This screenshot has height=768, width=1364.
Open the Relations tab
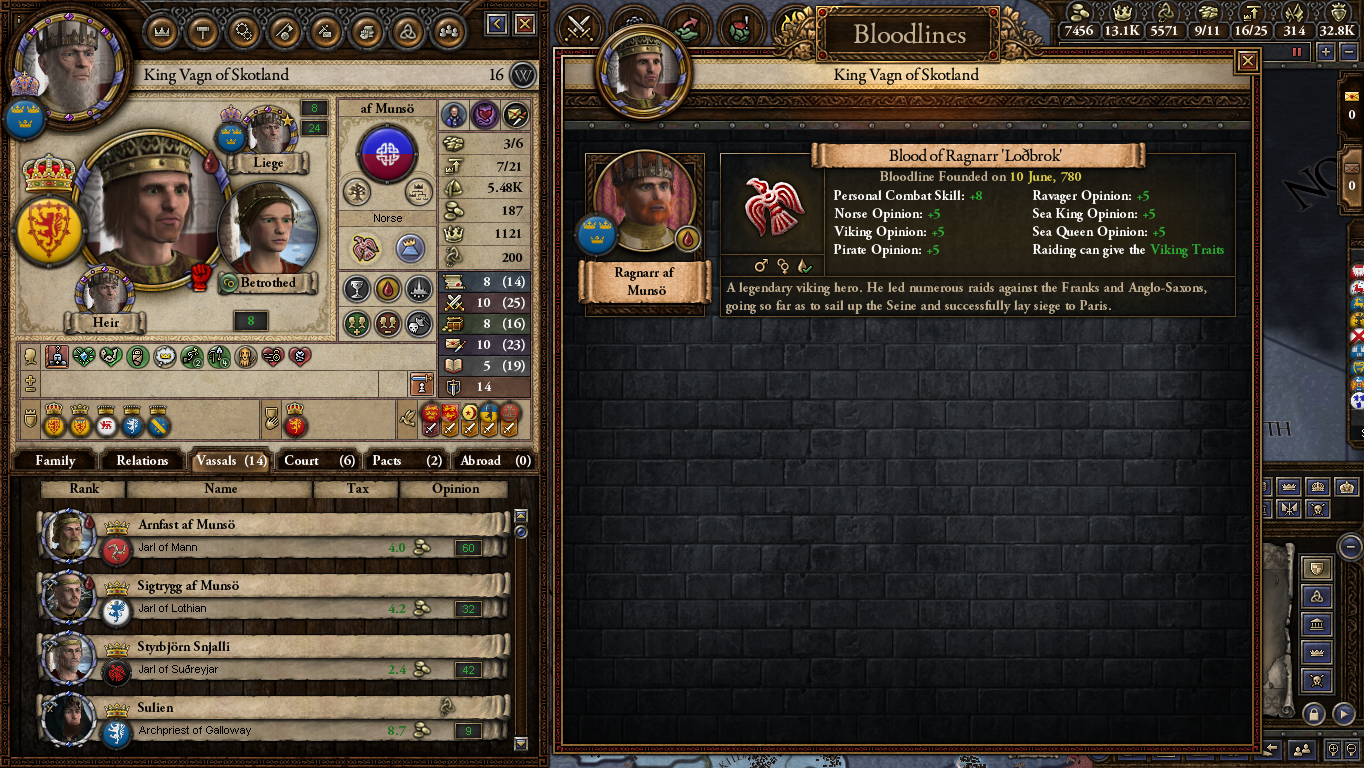click(x=142, y=460)
